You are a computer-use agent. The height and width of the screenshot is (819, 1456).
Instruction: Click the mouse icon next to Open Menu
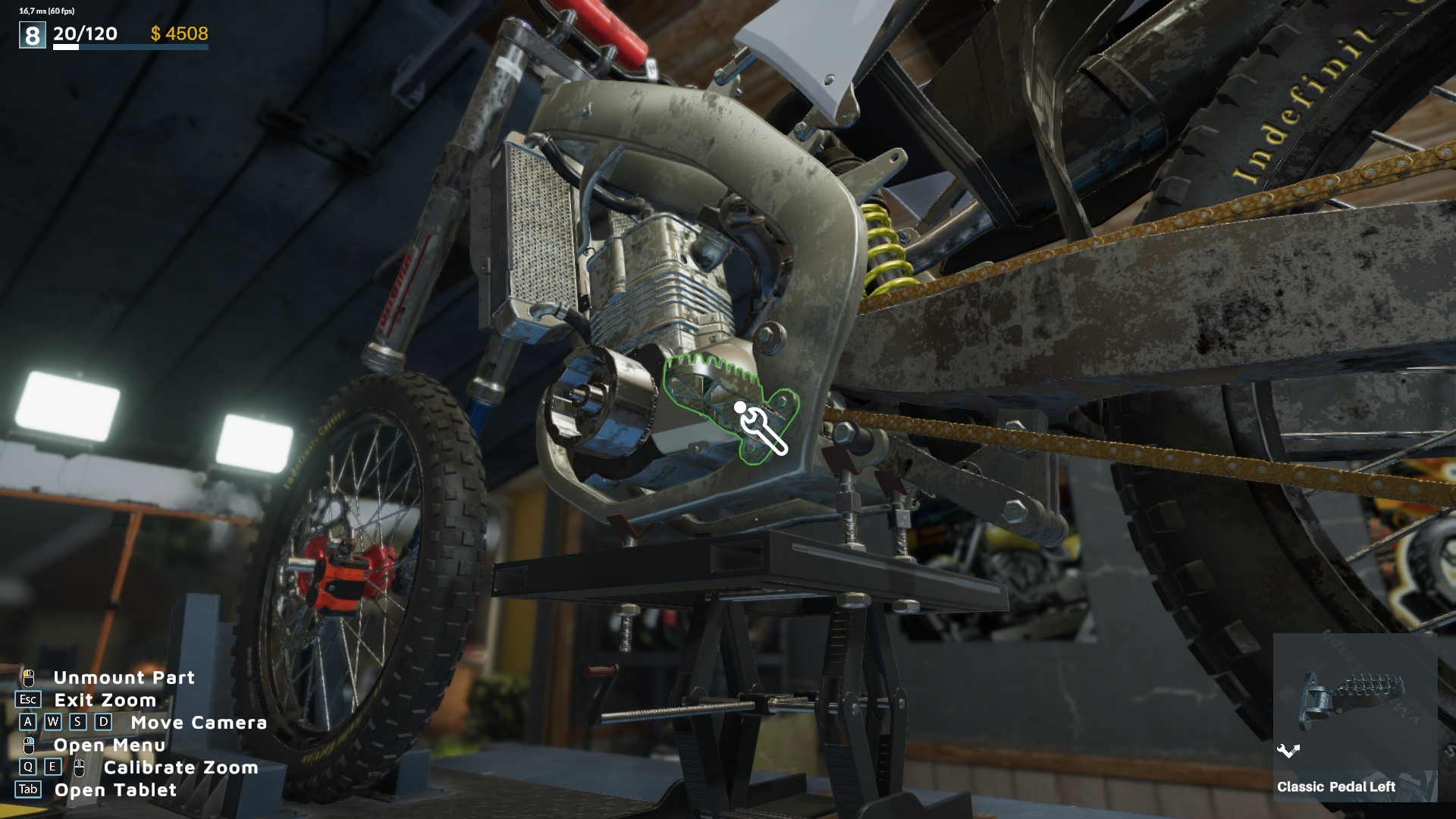pos(29,745)
